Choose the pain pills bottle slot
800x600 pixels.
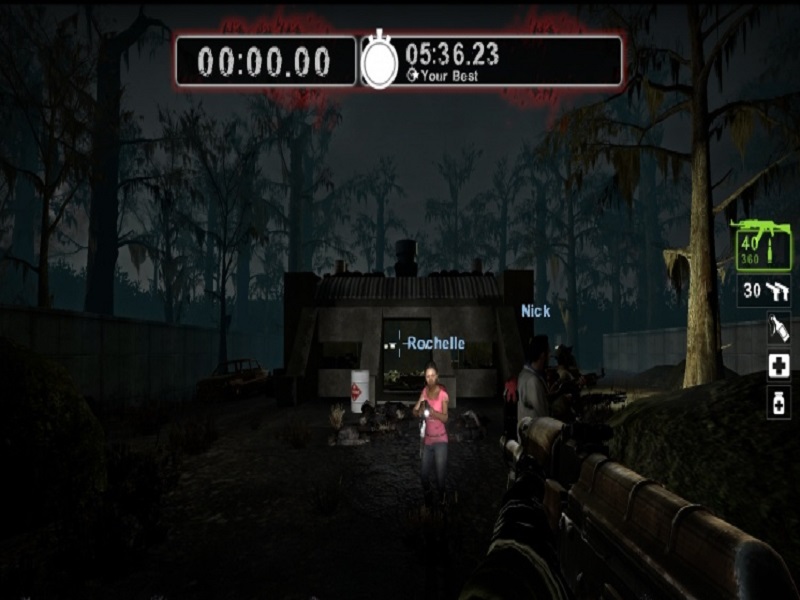point(779,402)
